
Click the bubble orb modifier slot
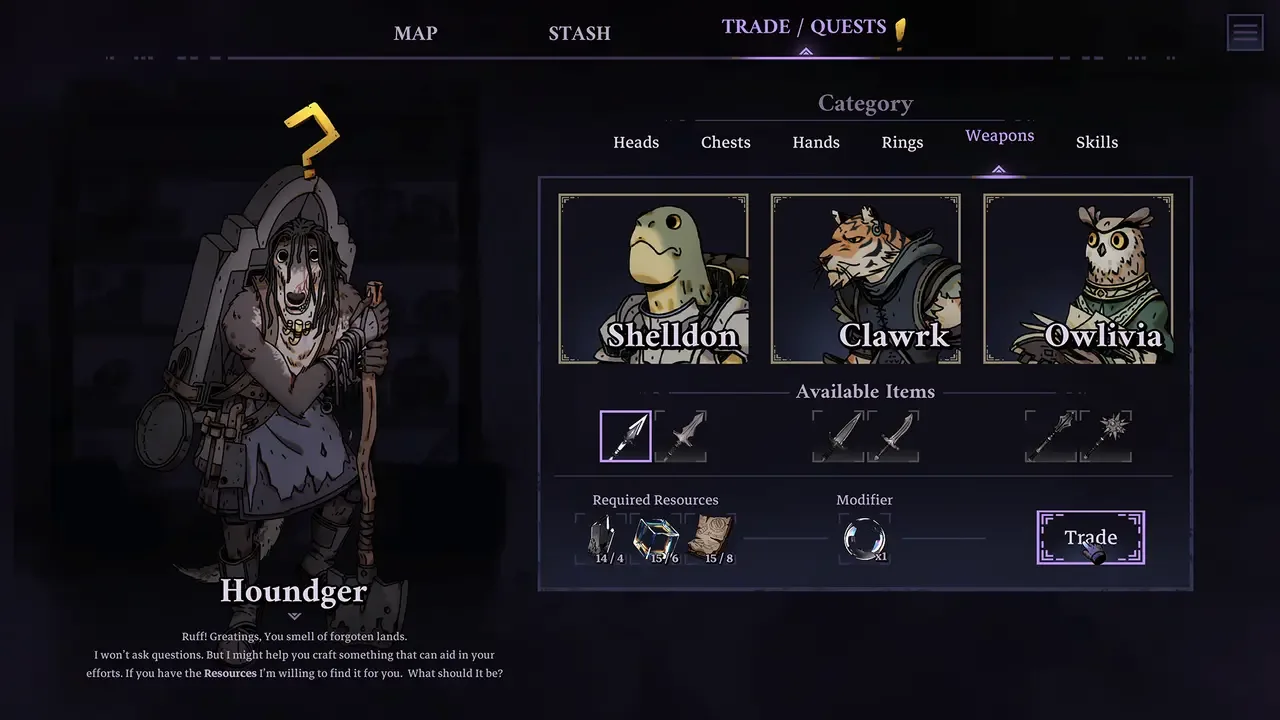(x=864, y=539)
